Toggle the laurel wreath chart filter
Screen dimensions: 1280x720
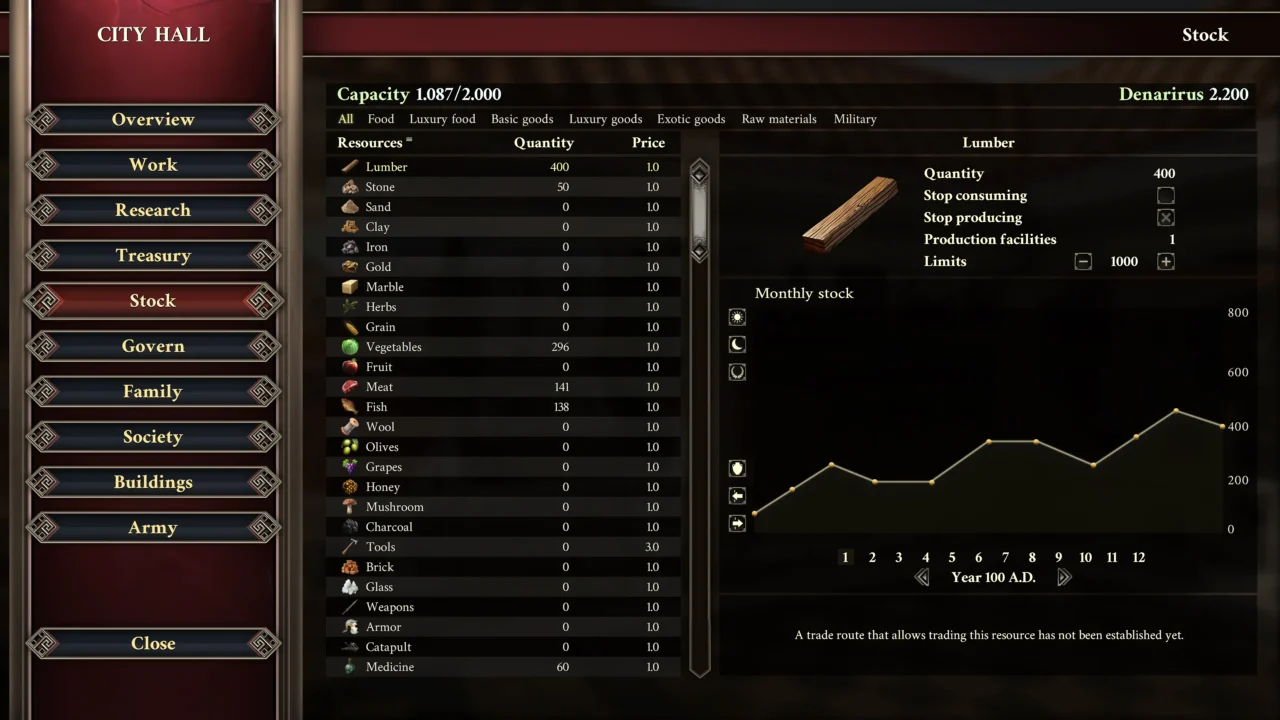coord(737,372)
